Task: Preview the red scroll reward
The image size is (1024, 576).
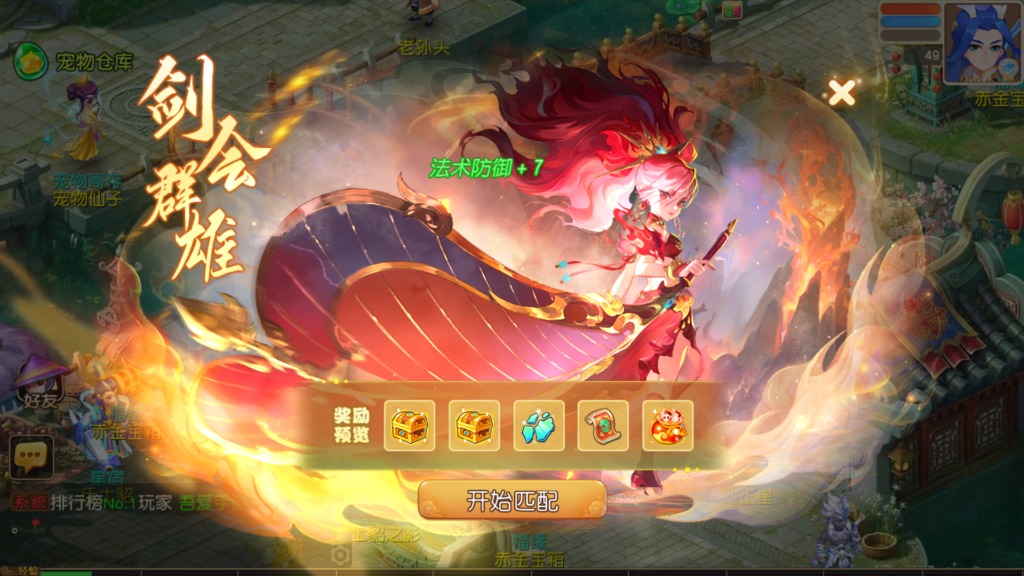Action: point(603,426)
